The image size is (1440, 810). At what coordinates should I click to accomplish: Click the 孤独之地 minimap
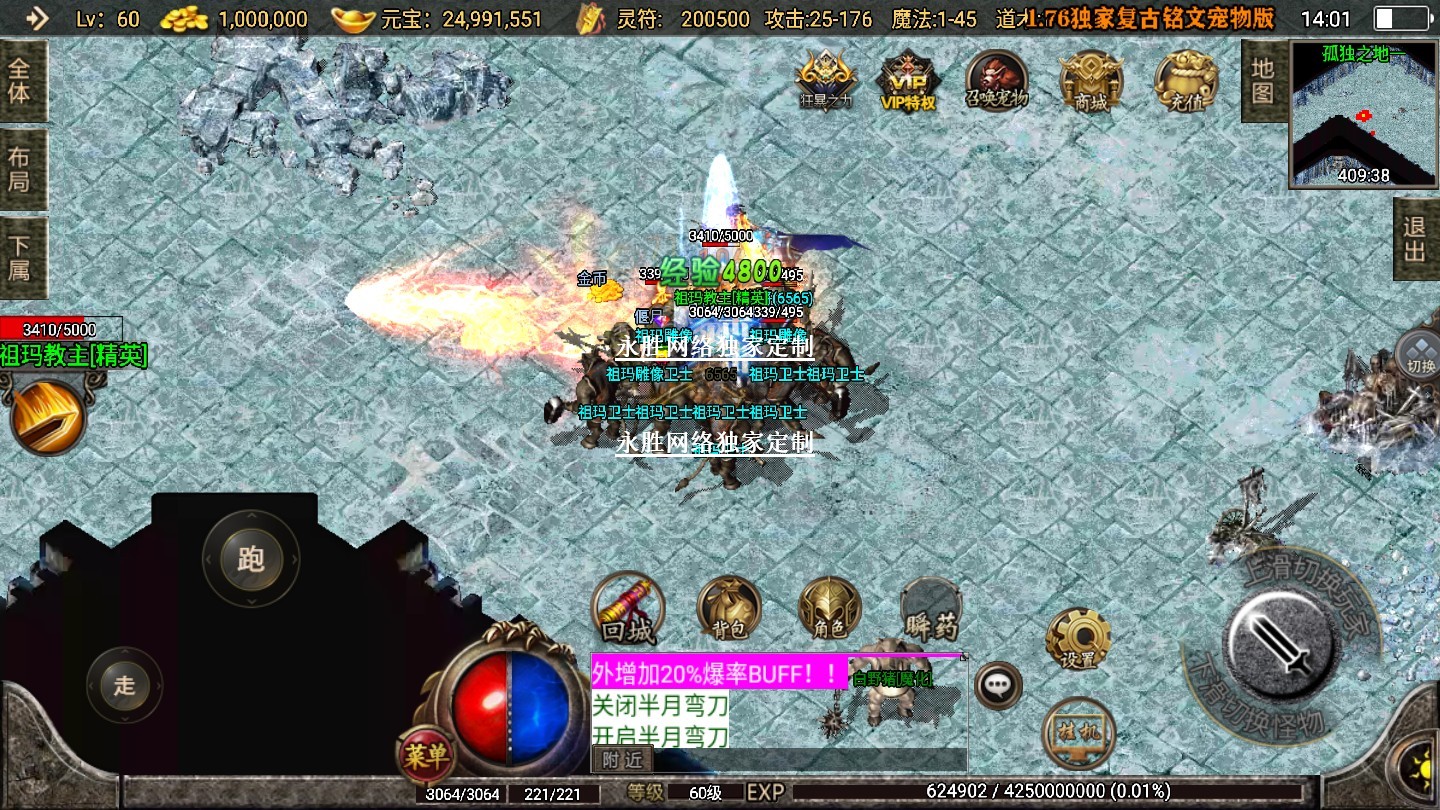1361,114
